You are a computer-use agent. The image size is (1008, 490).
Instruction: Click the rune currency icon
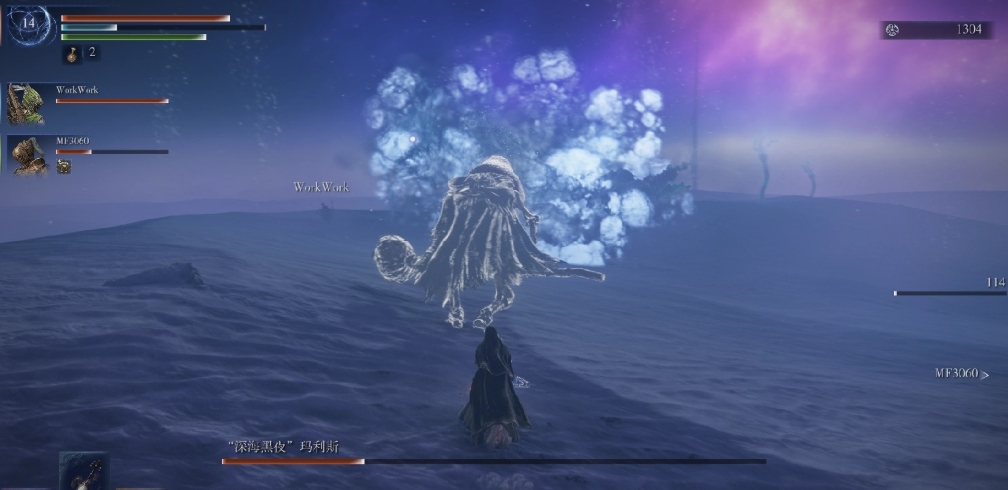(x=892, y=30)
